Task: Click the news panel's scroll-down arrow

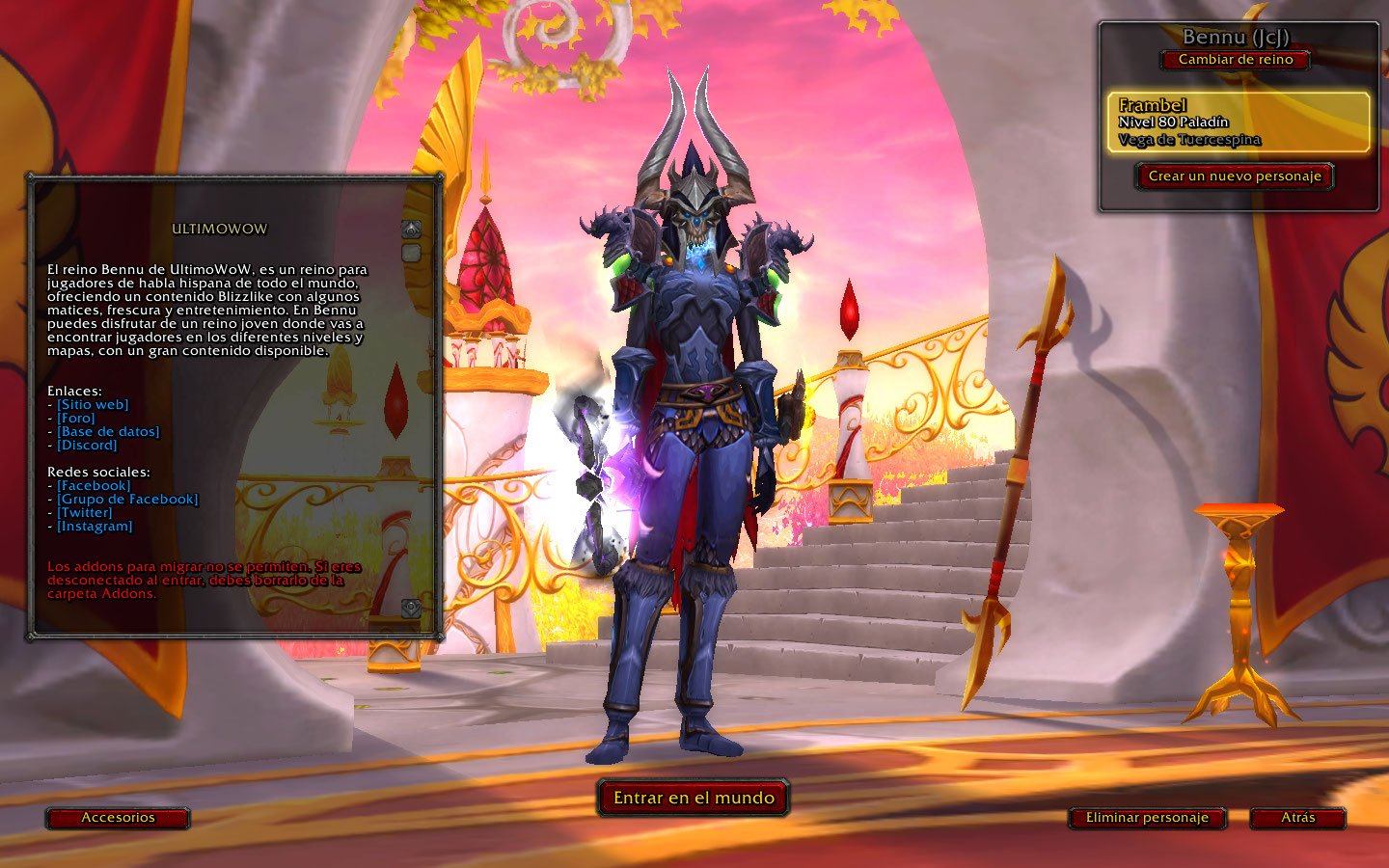Action: point(411,608)
